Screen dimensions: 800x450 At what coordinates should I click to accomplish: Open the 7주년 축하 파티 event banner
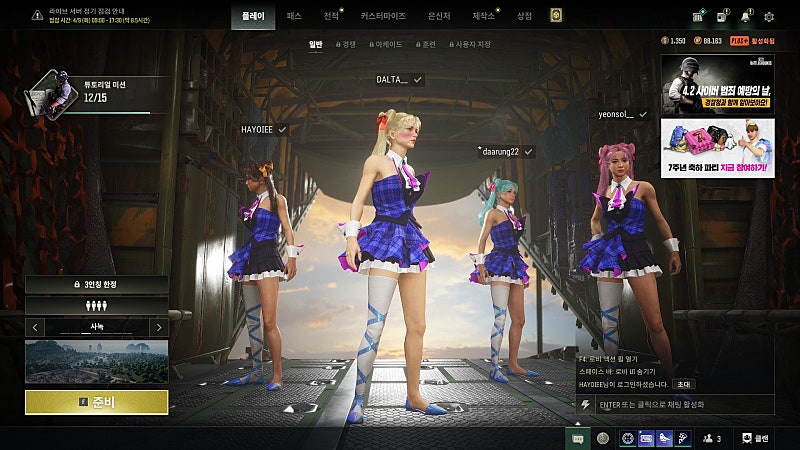tap(717, 149)
